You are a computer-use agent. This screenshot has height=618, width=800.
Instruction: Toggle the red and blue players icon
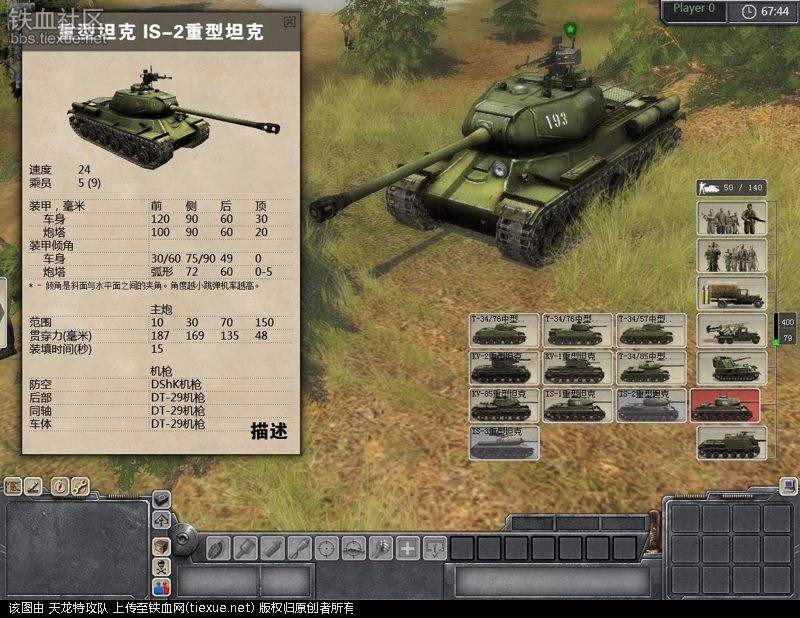coord(161,589)
